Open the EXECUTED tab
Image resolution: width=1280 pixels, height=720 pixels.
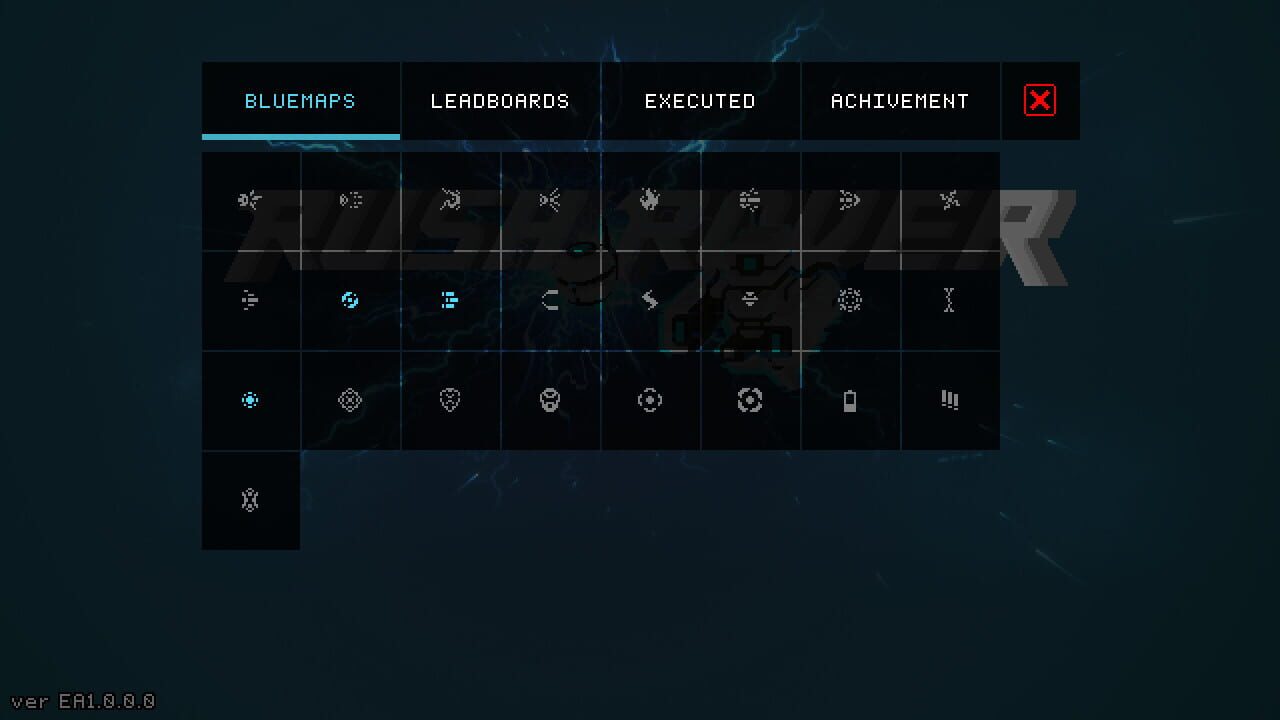tap(700, 100)
